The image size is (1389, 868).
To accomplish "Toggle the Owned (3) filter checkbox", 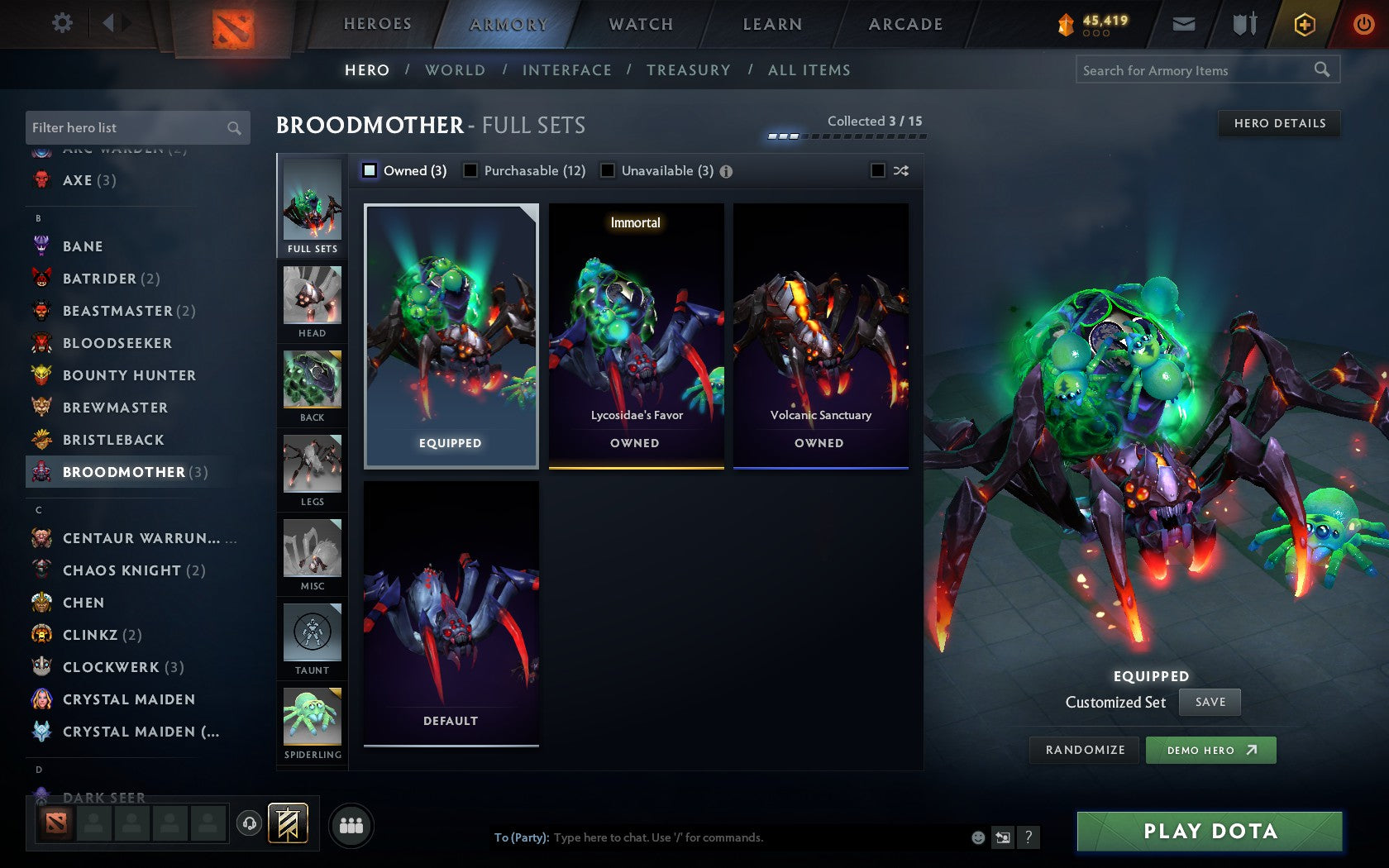I will tap(369, 170).
